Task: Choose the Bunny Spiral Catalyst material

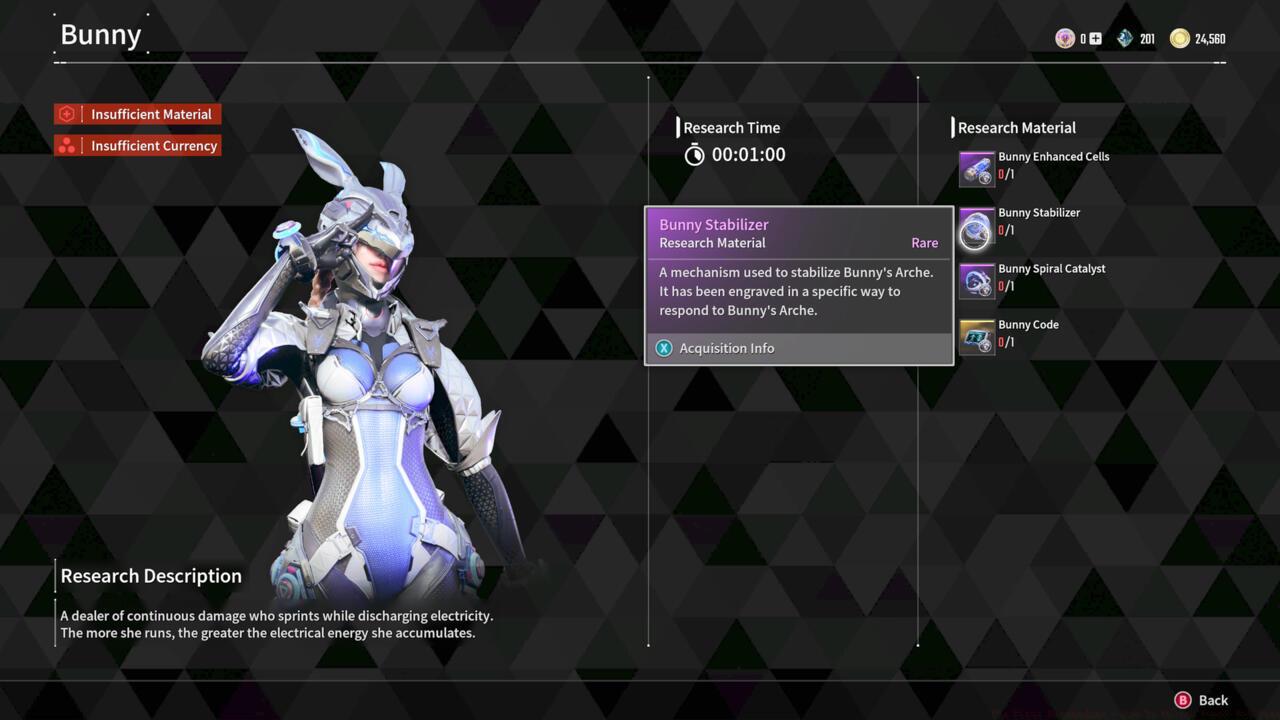Action: [x=977, y=281]
